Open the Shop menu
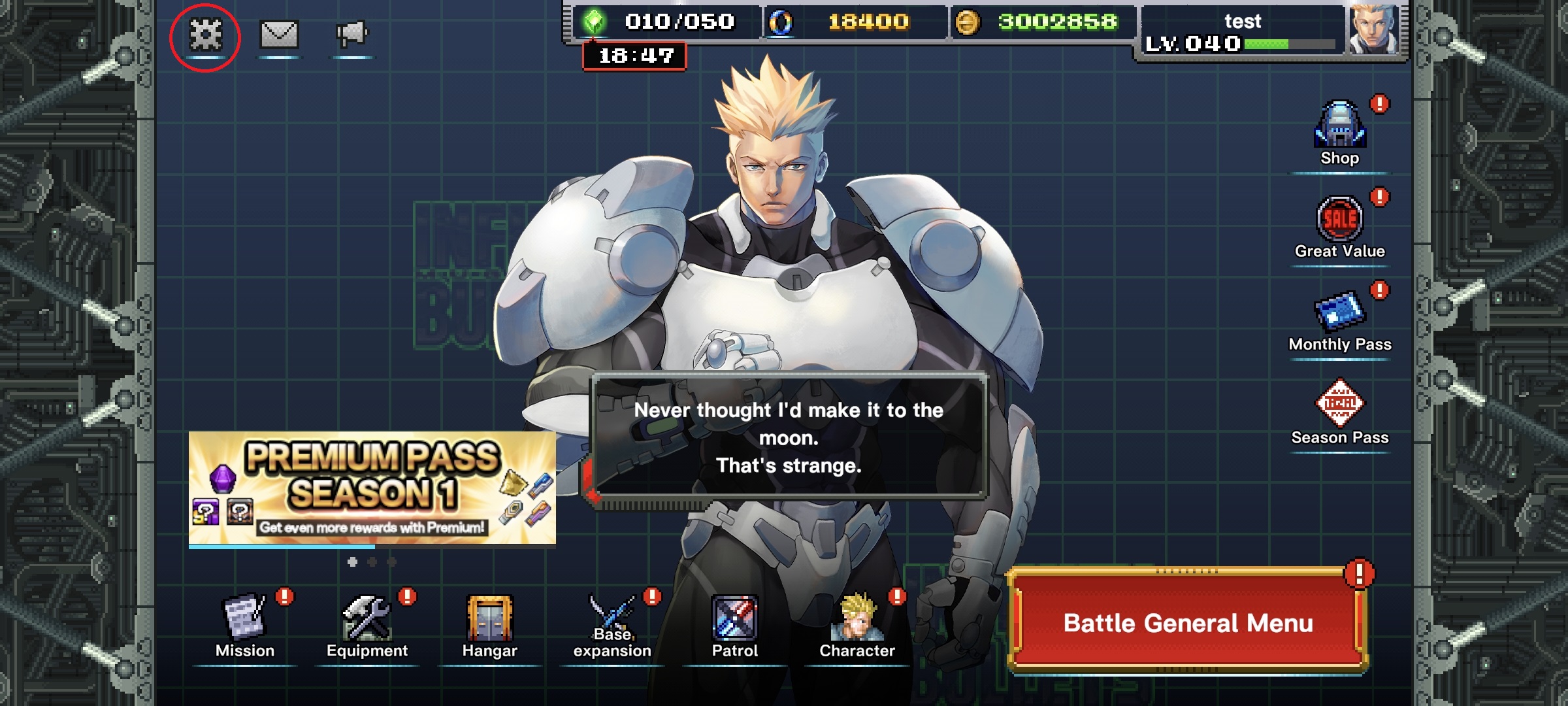This screenshot has height=706, width=1568. coord(1339,133)
